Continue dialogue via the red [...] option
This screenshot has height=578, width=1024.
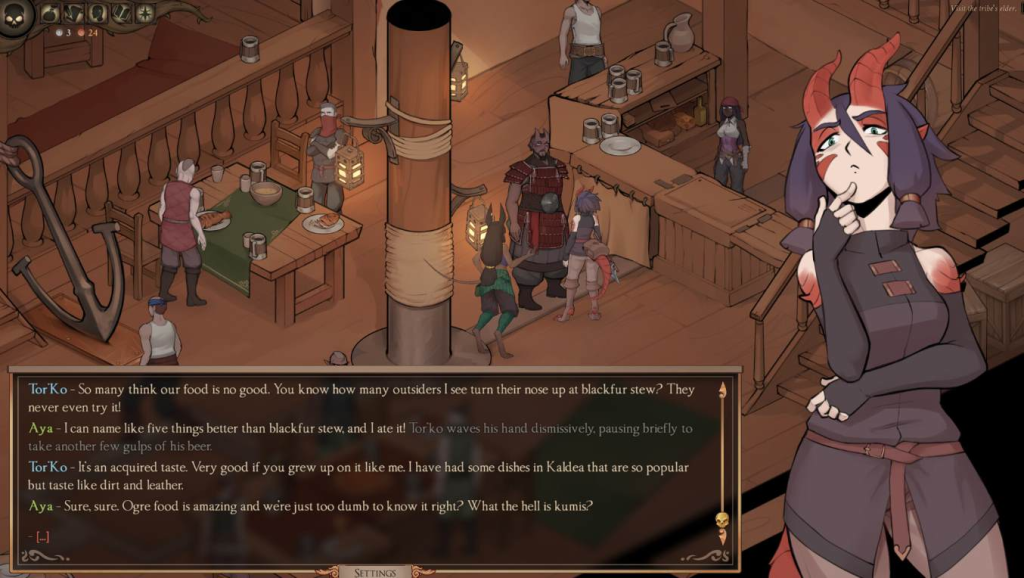click(x=41, y=536)
